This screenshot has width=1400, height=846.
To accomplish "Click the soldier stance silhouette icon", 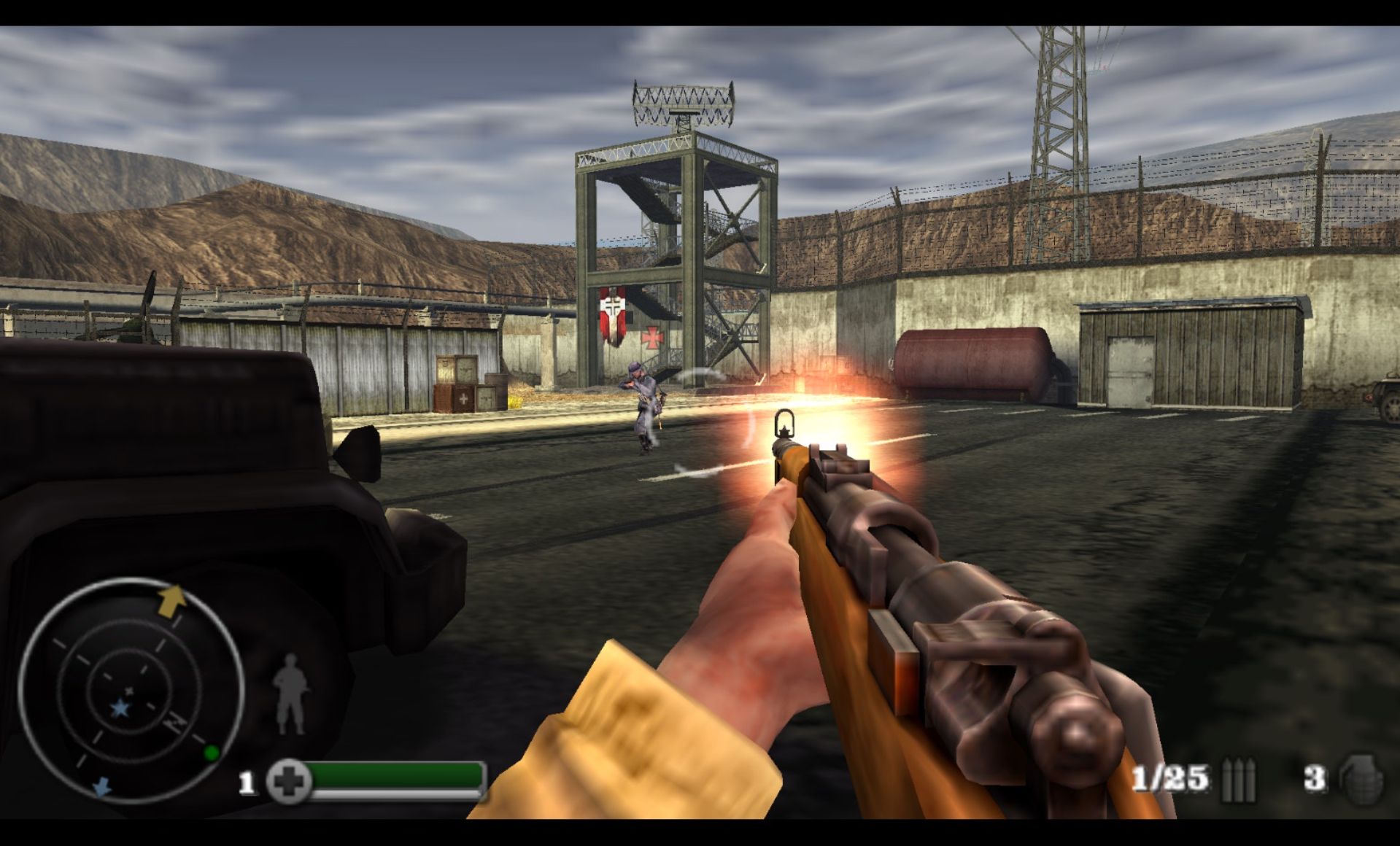I will click(290, 694).
